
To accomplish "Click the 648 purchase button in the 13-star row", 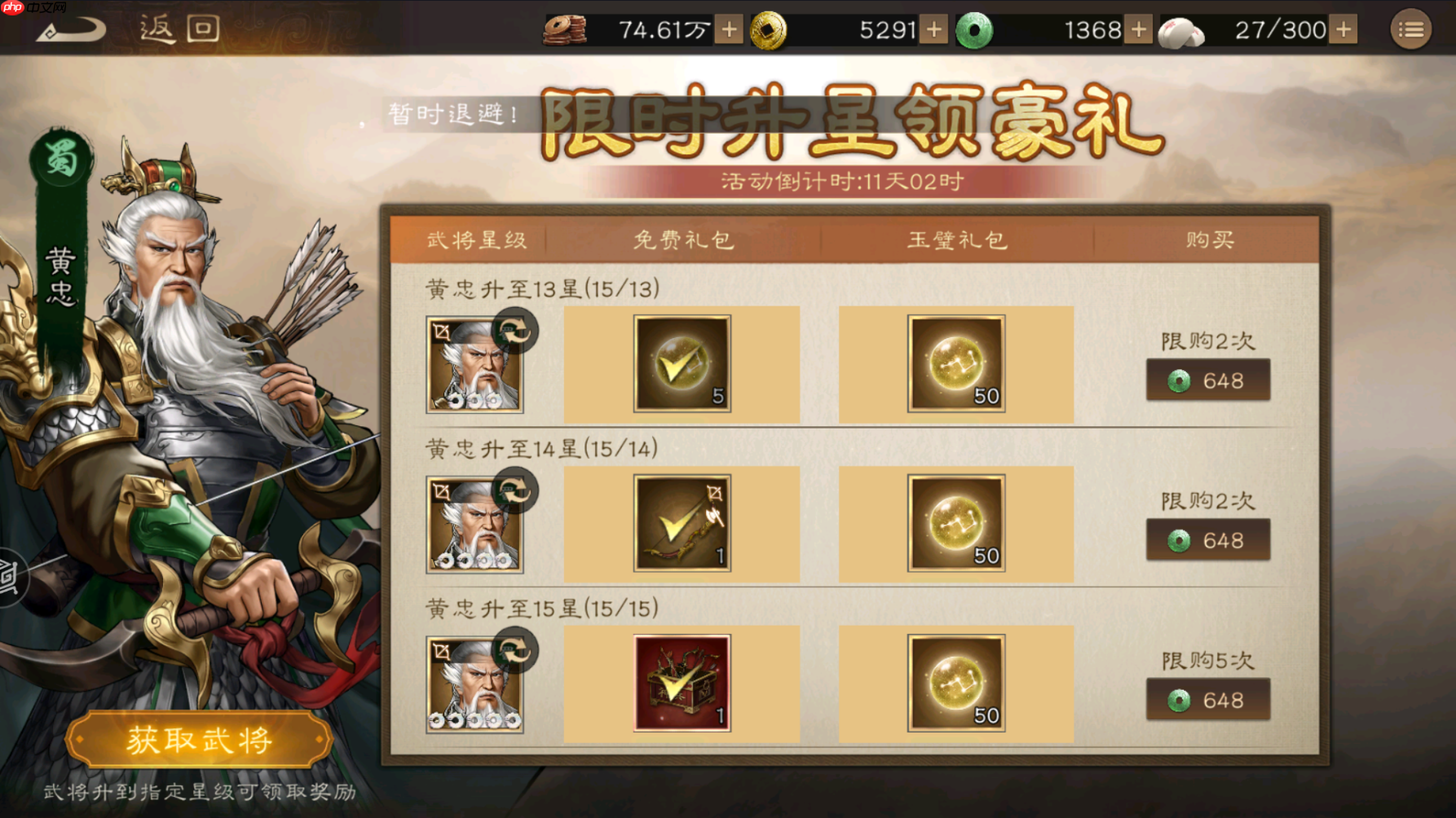I will (1209, 380).
